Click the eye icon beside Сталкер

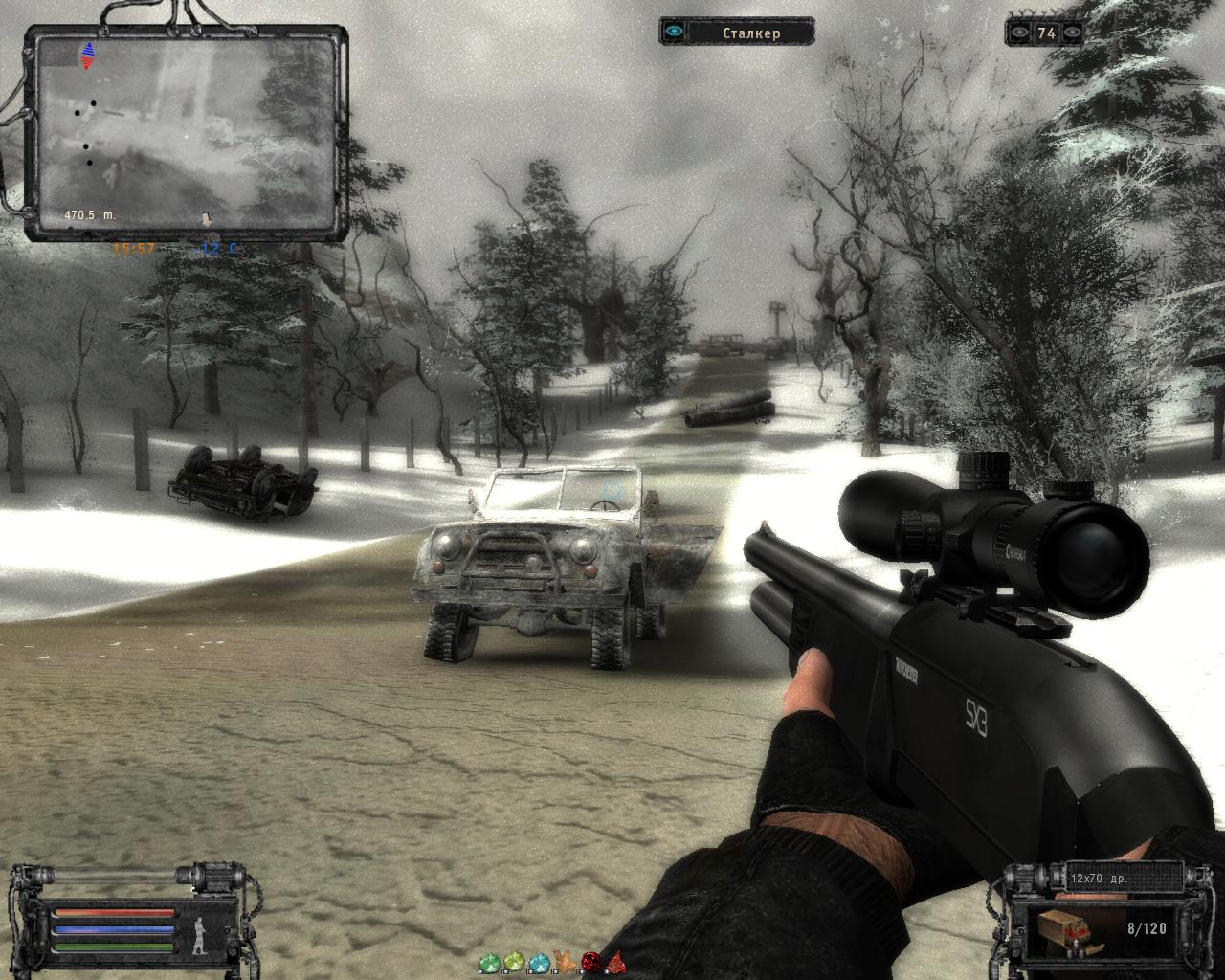click(676, 32)
